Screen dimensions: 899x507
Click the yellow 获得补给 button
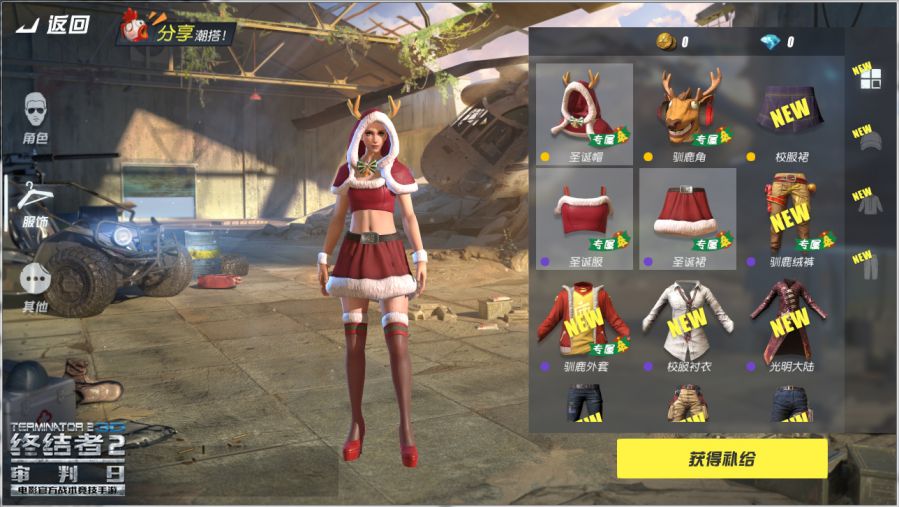point(721,459)
